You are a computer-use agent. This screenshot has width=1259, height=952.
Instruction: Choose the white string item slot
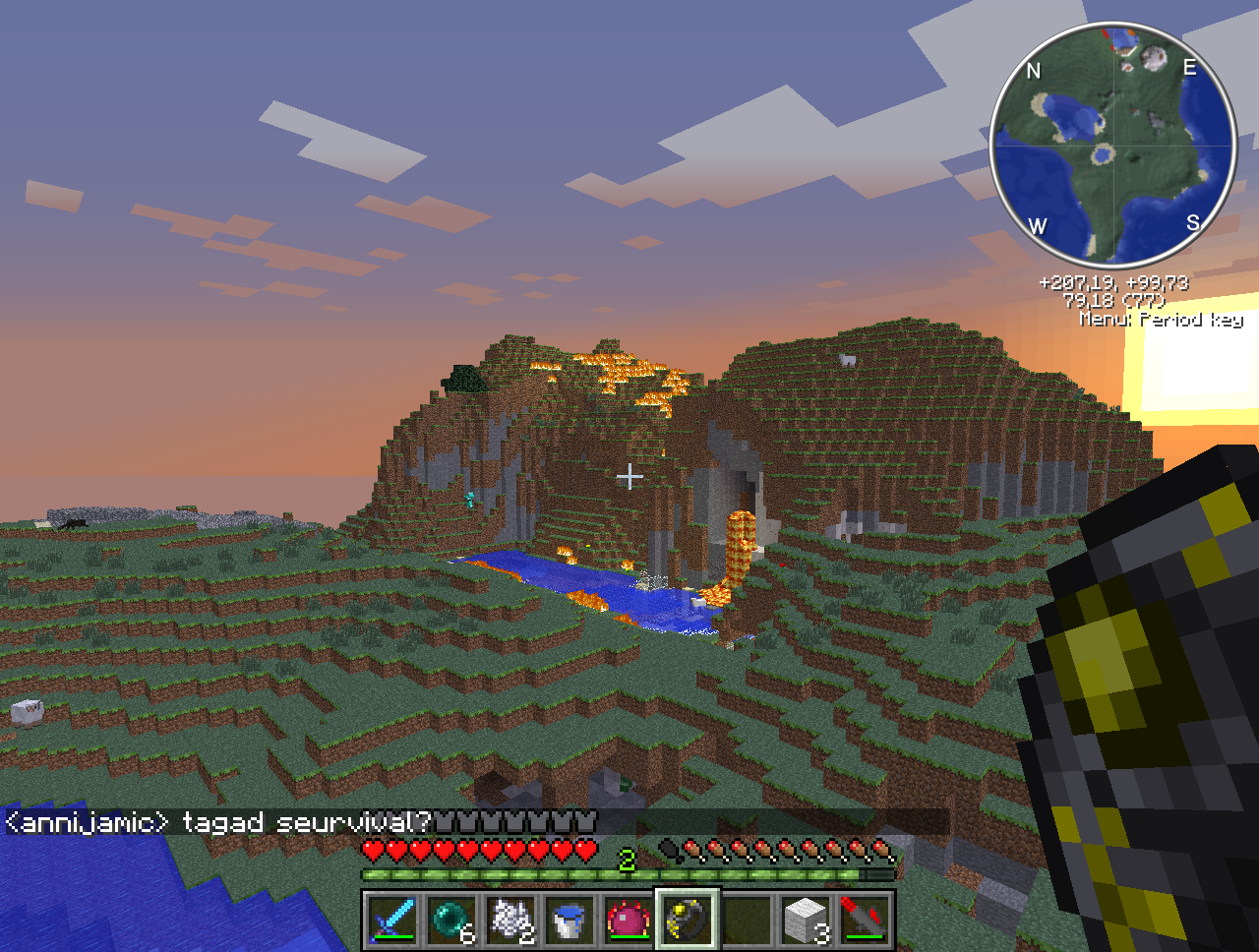[510, 921]
